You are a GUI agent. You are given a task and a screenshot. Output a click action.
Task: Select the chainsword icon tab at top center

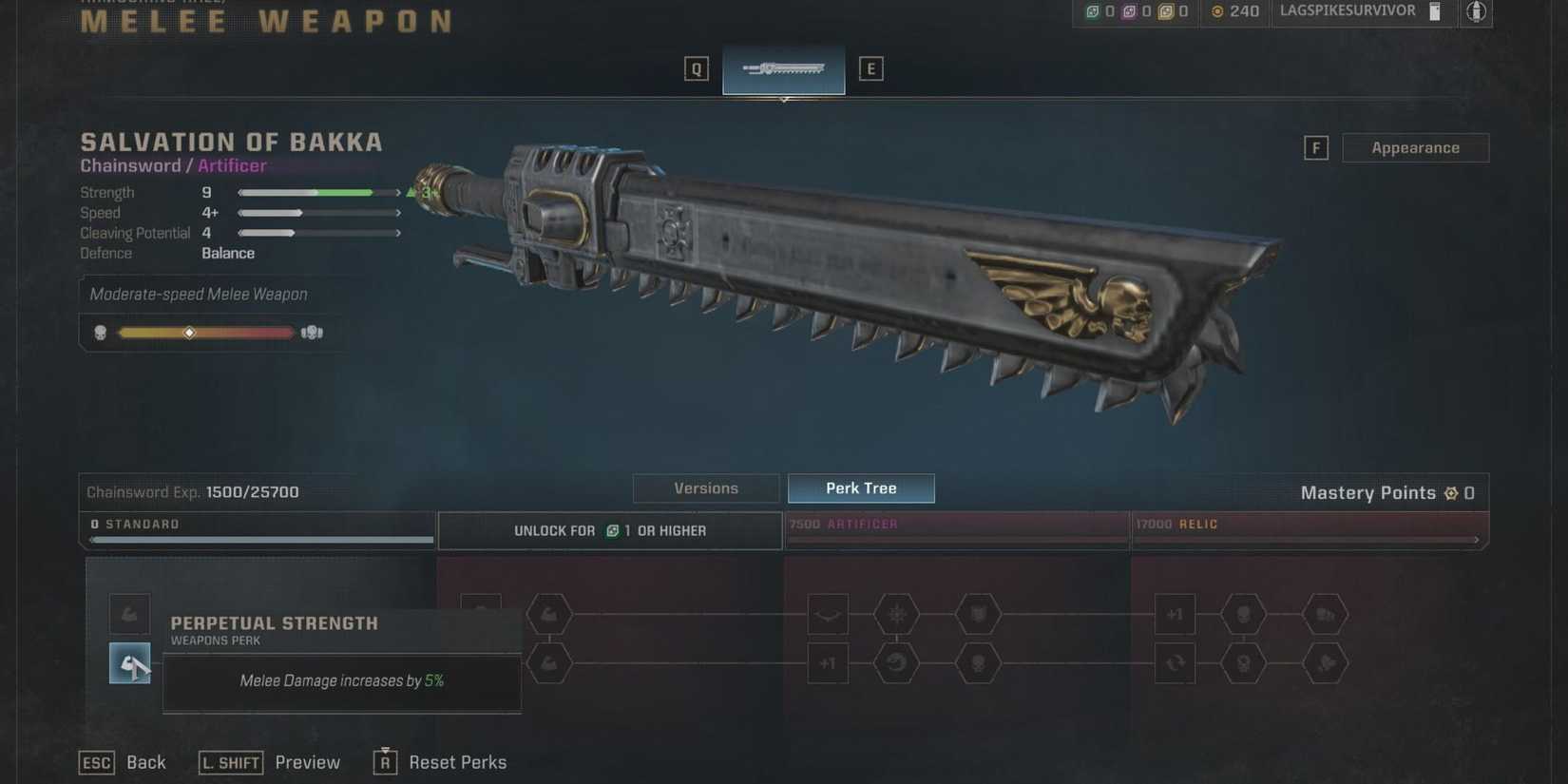point(783,67)
